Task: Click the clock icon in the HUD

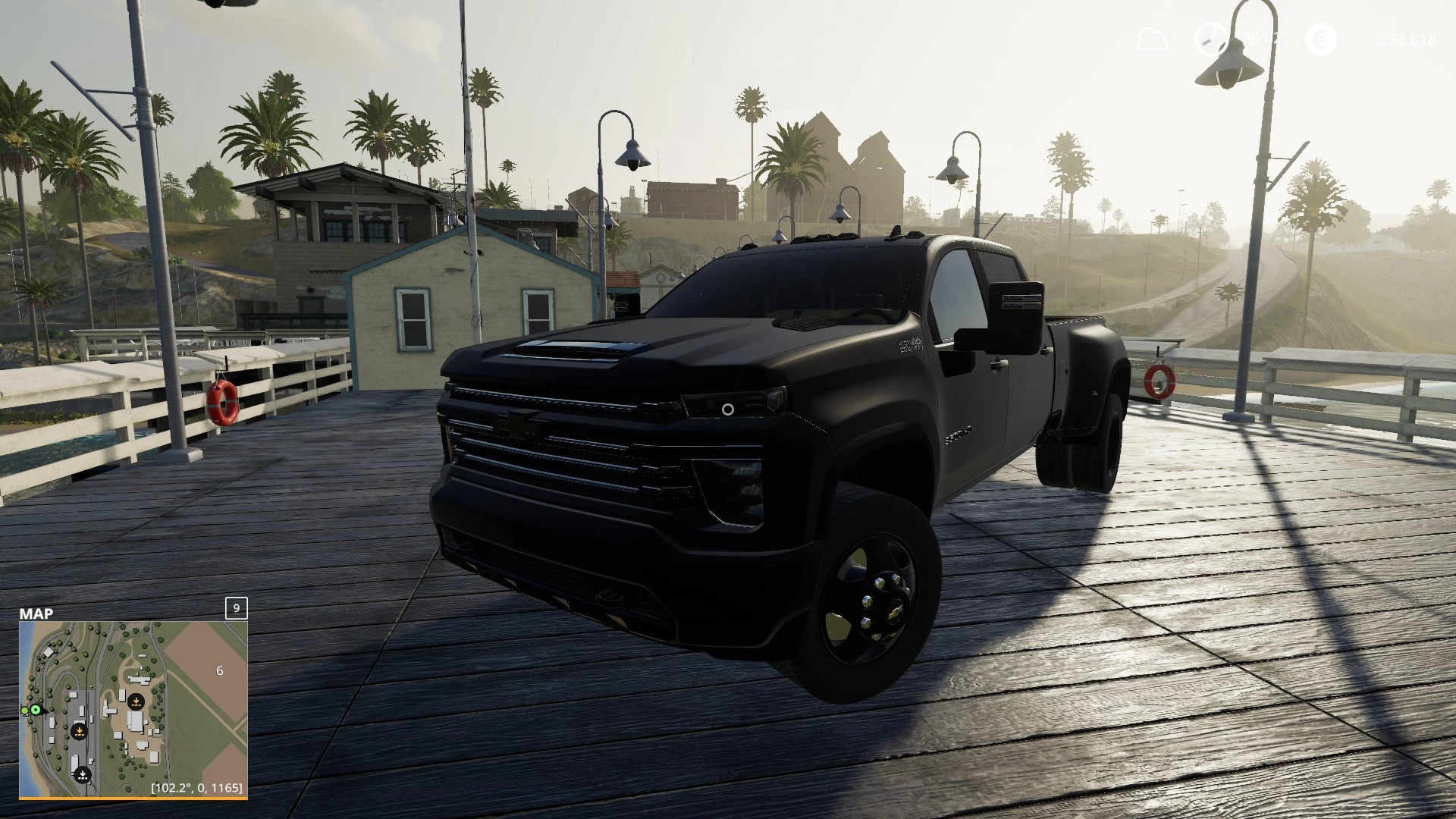Action: [1209, 39]
